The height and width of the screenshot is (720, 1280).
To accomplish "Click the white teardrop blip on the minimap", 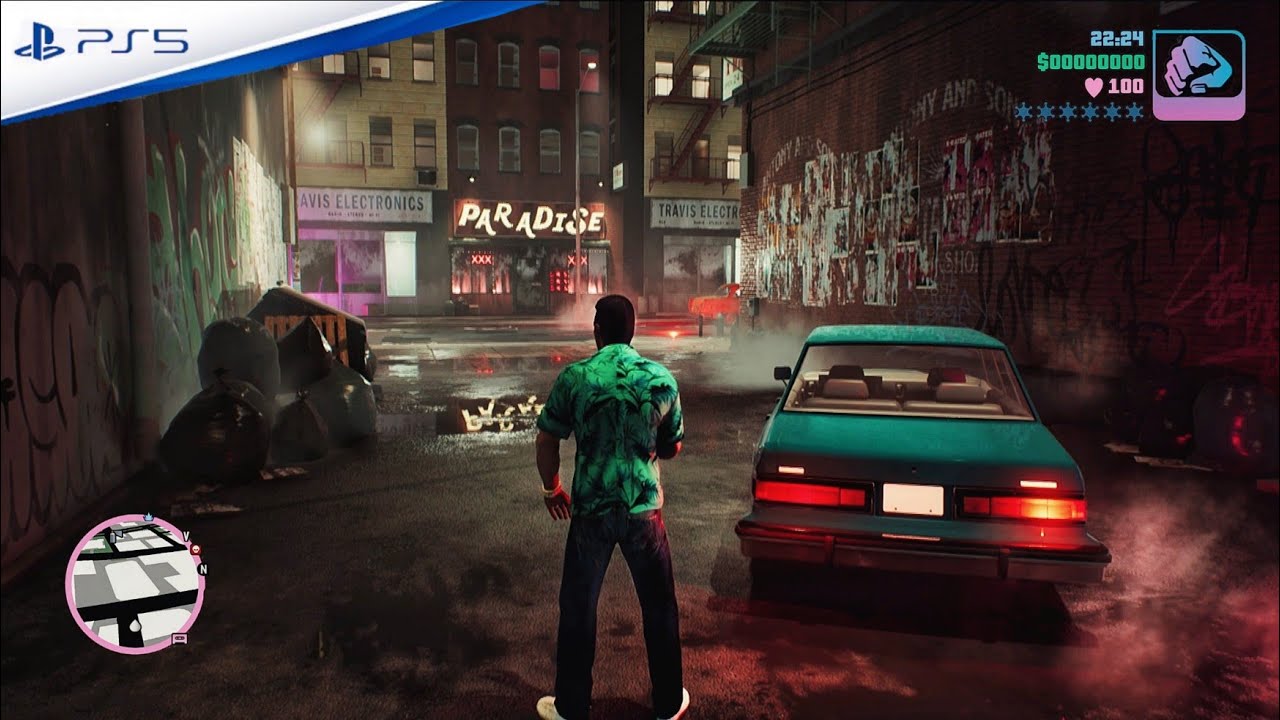I will pos(134,625).
